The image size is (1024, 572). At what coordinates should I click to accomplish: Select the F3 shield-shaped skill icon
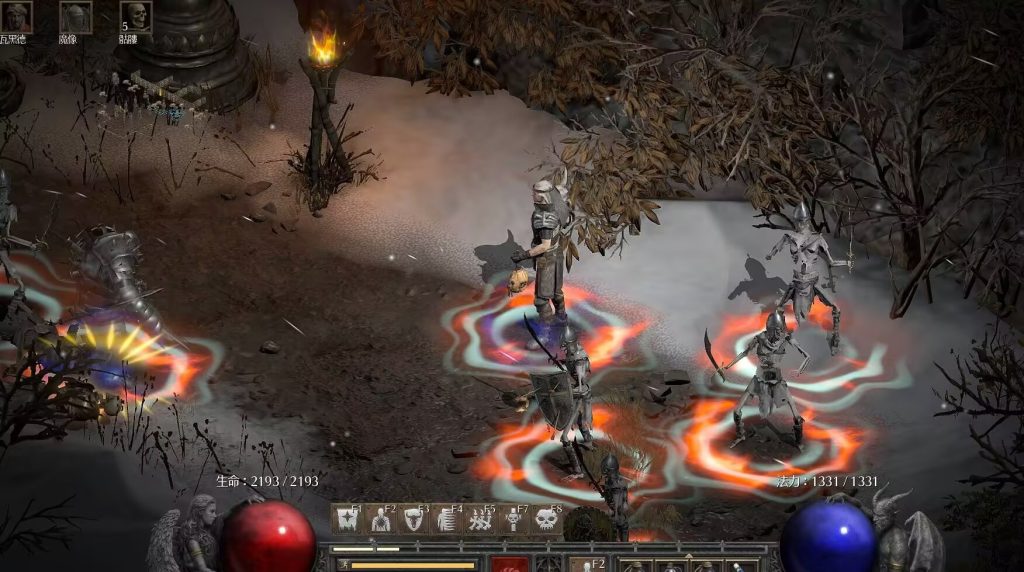(x=413, y=519)
